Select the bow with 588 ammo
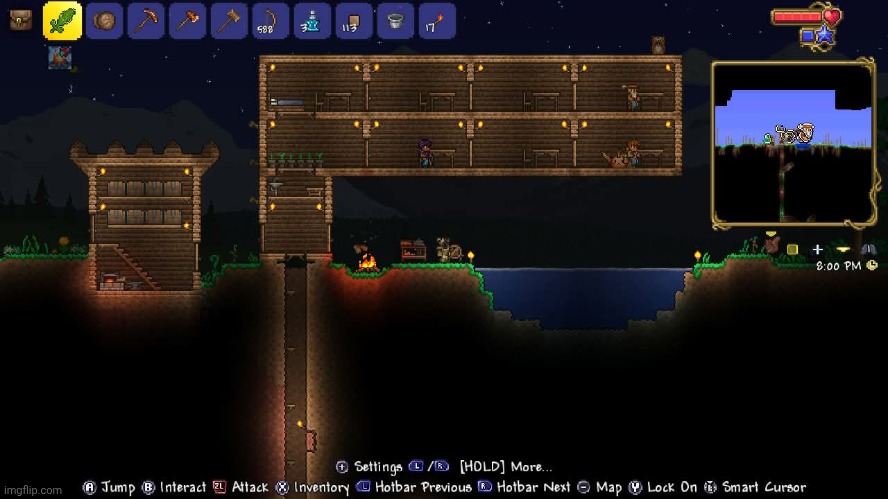Image resolution: width=888 pixels, height=499 pixels. [271, 21]
